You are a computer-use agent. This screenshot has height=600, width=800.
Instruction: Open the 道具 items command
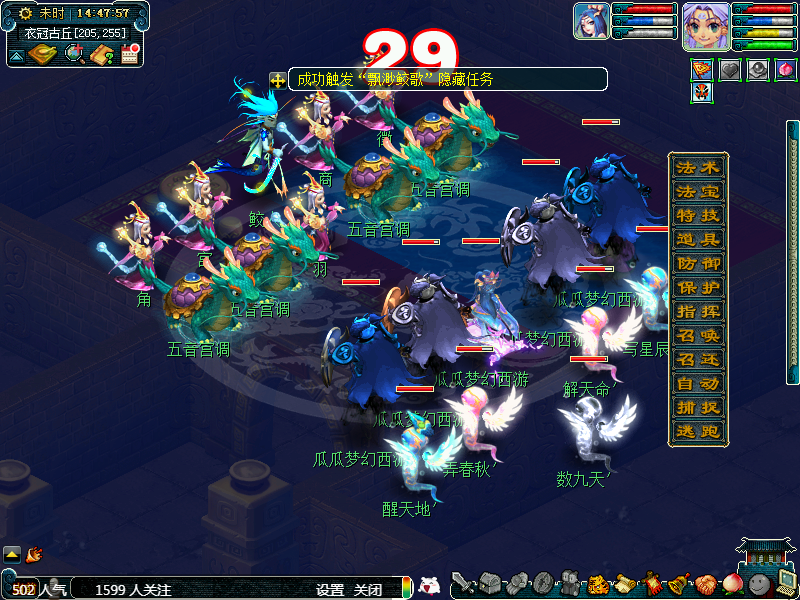(x=698, y=239)
